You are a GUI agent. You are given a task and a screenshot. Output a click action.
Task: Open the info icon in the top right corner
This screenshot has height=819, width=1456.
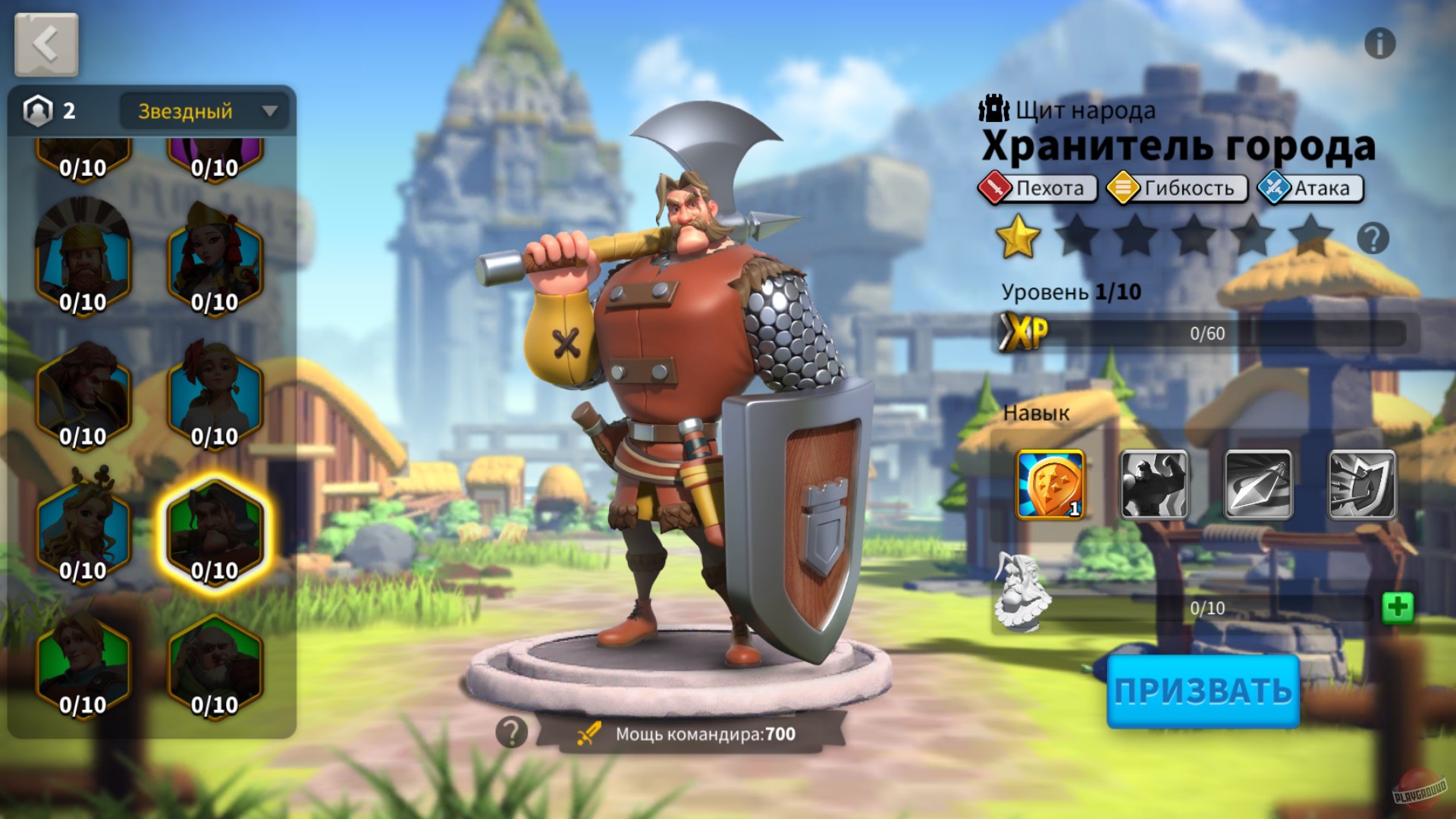[x=1382, y=44]
